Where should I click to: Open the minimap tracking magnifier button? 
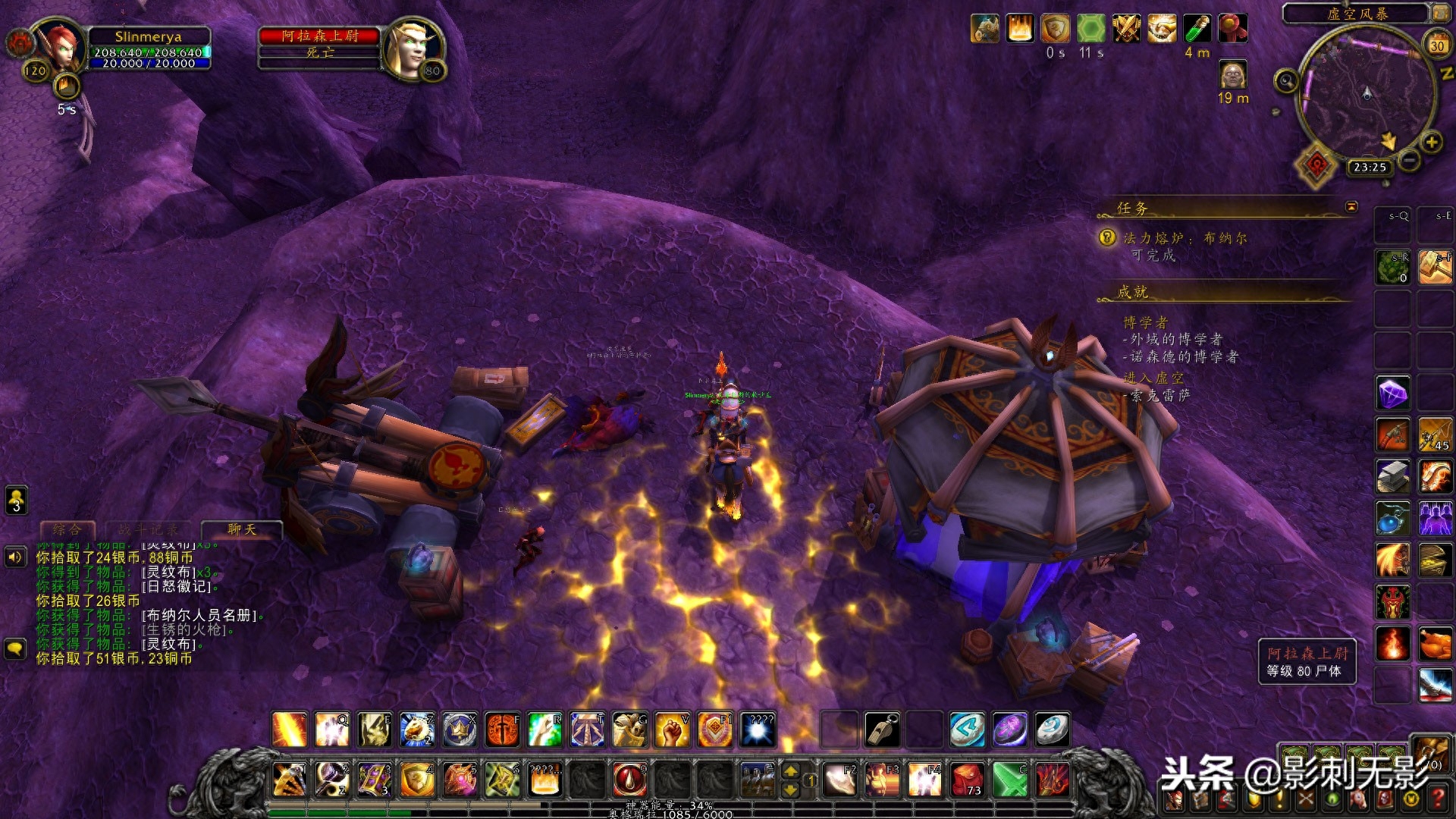click(x=1286, y=80)
